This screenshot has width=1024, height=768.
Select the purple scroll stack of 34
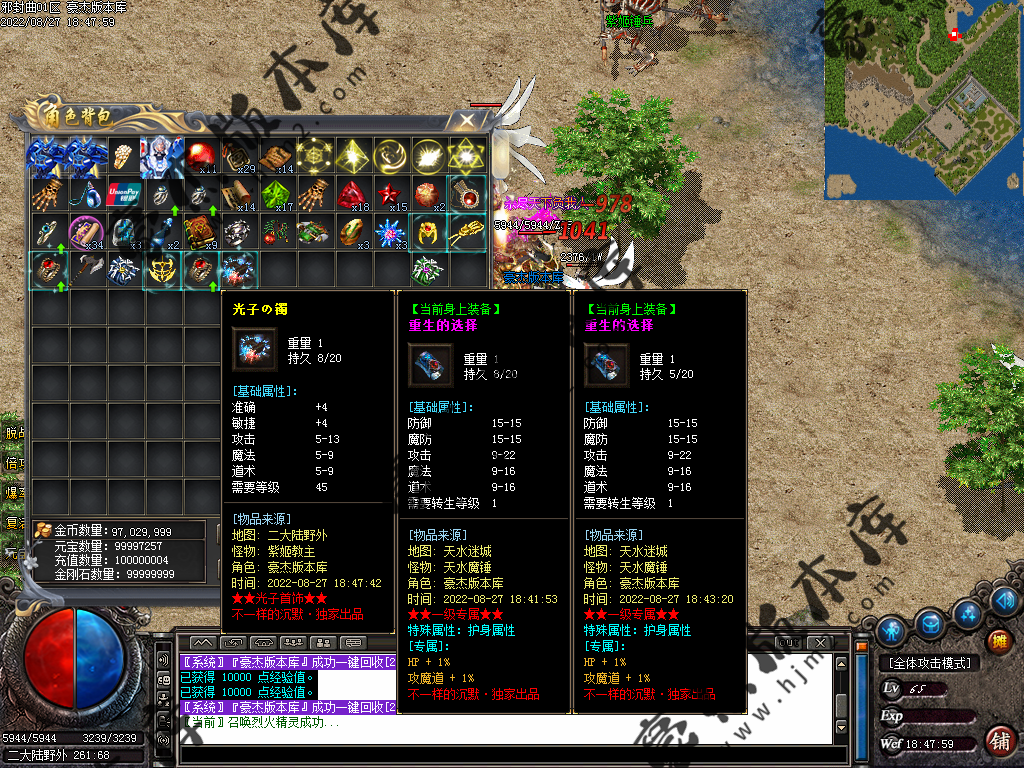[x=87, y=232]
